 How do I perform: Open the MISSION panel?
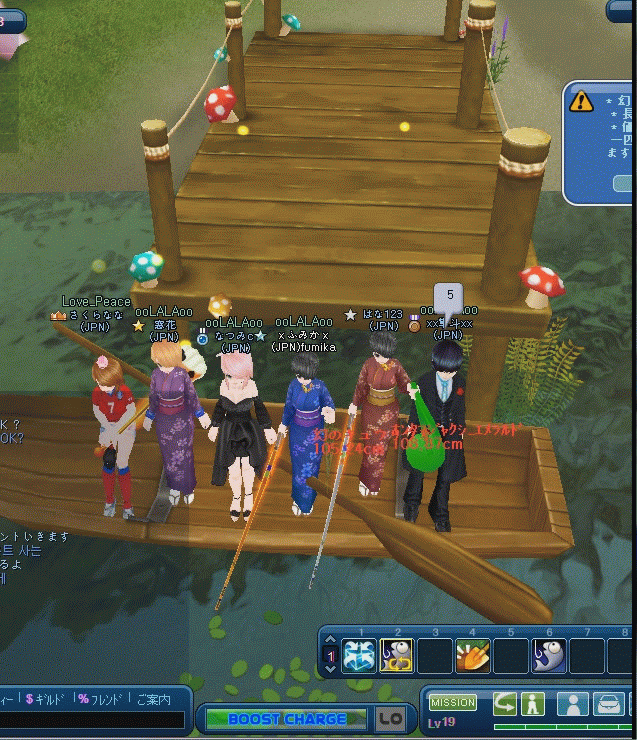(452, 703)
